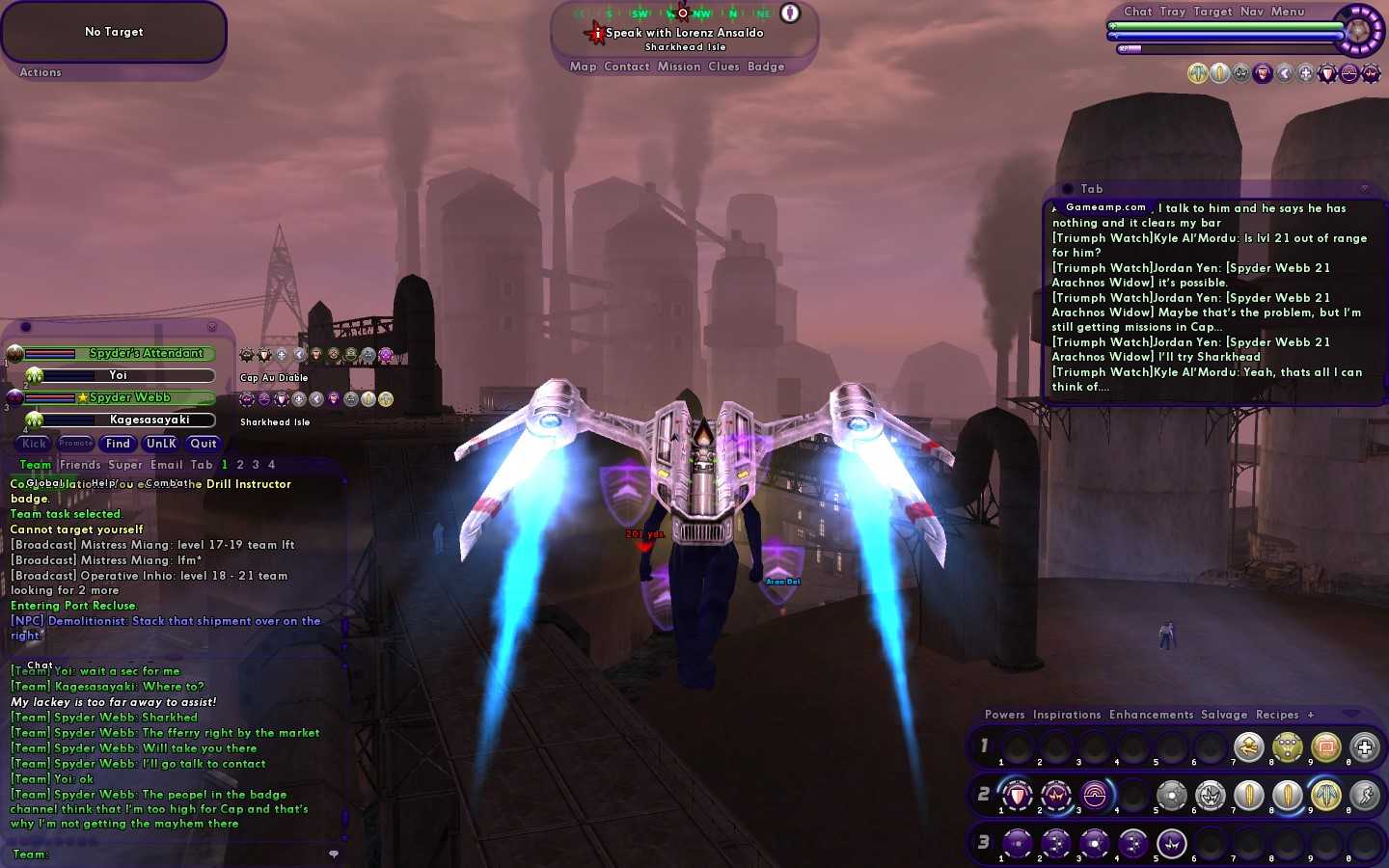The width and height of the screenshot is (1389, 868).
Task: Quit the team with the Quit button
Action: pyautogui.click(x=204, y=444)
